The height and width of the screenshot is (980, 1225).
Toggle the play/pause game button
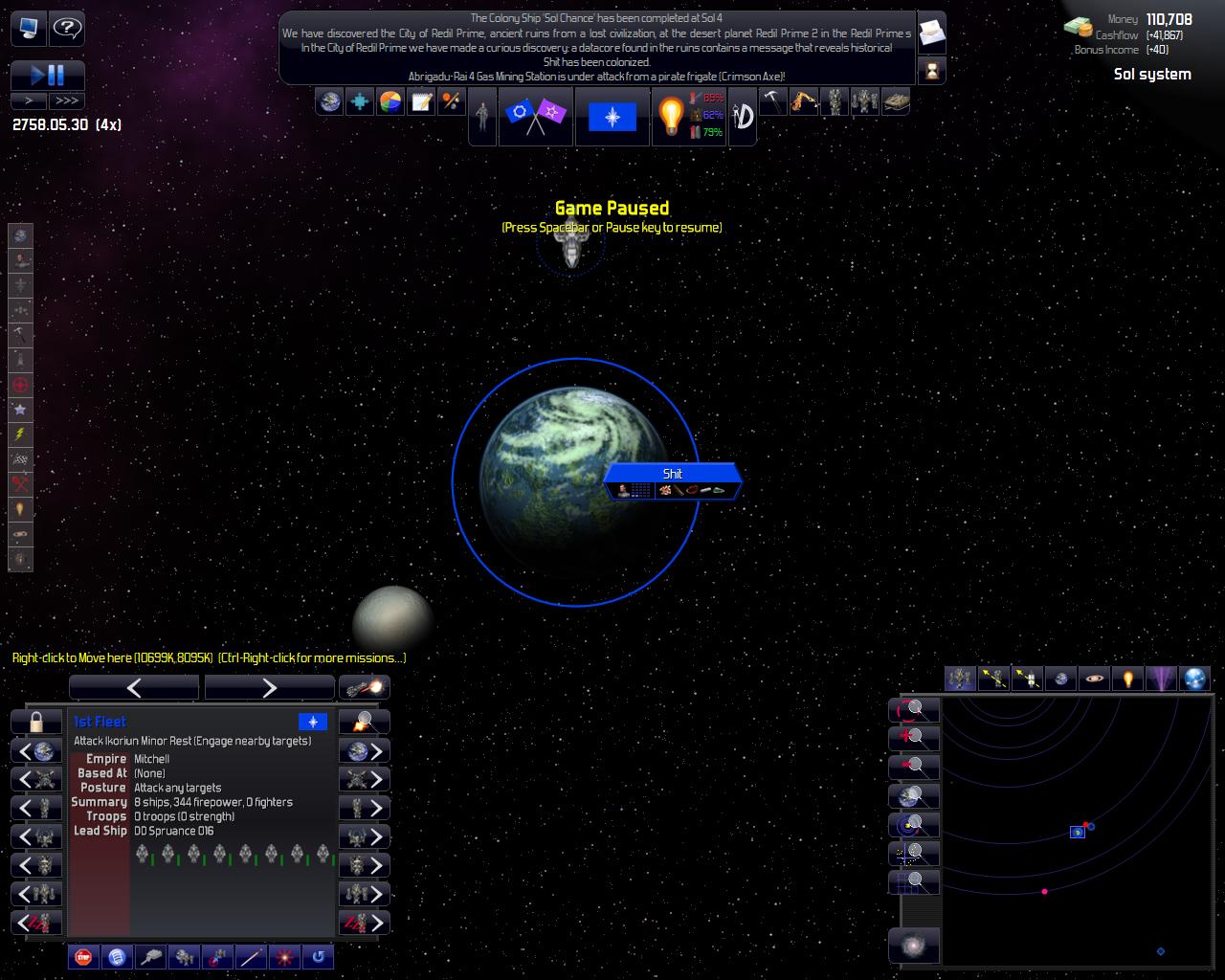[x=48, y=75]
